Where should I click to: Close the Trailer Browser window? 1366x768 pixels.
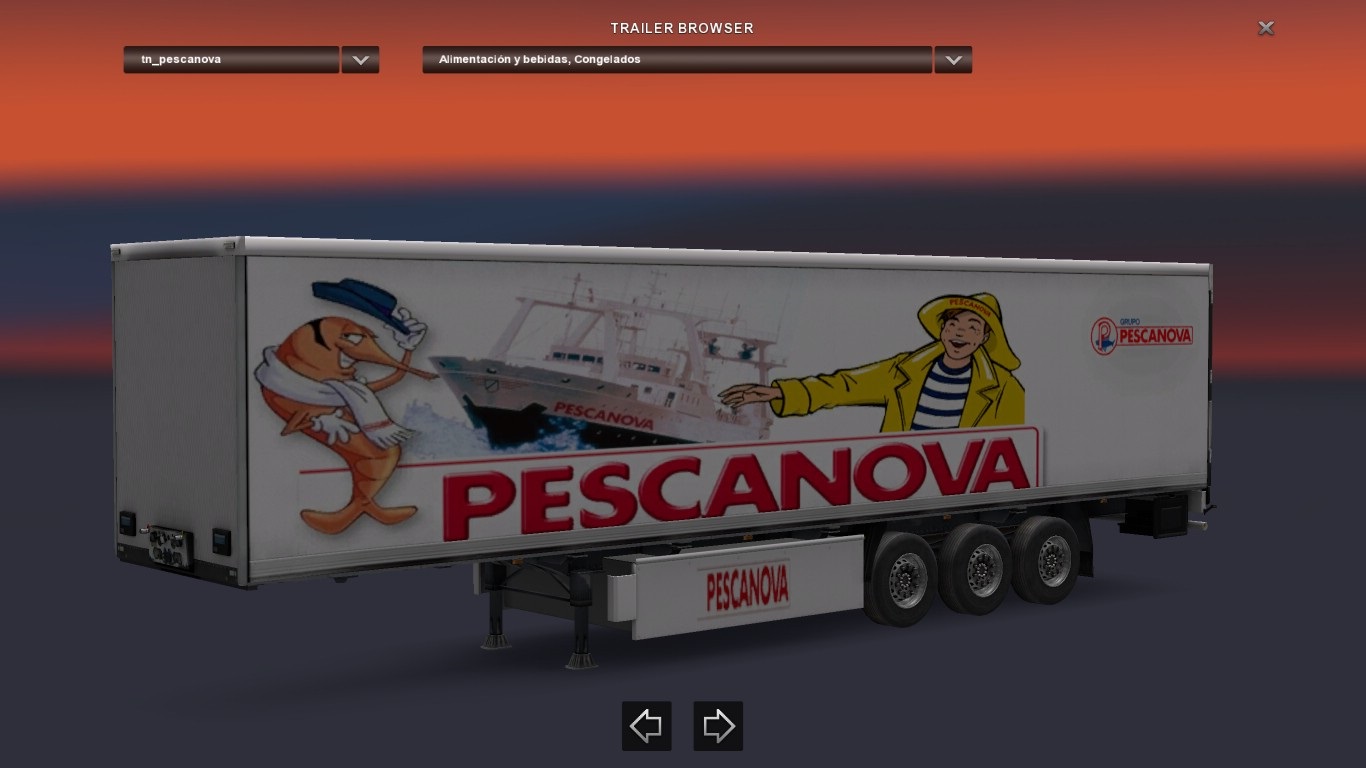1266,28
